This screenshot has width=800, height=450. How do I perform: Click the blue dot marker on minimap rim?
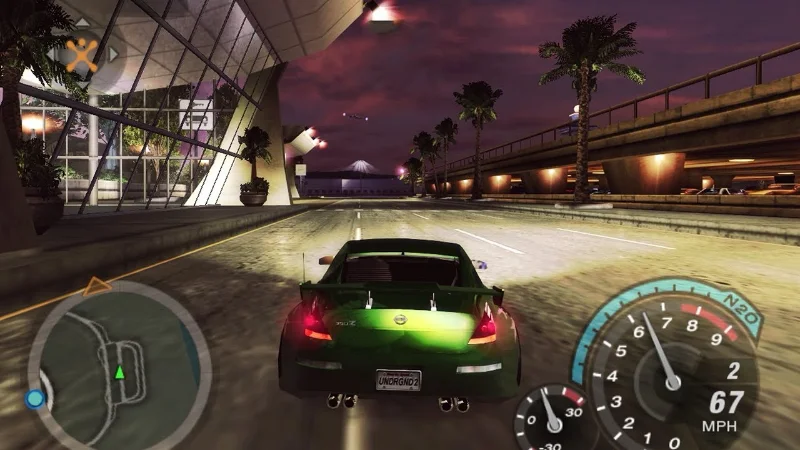tap(35, 399)
